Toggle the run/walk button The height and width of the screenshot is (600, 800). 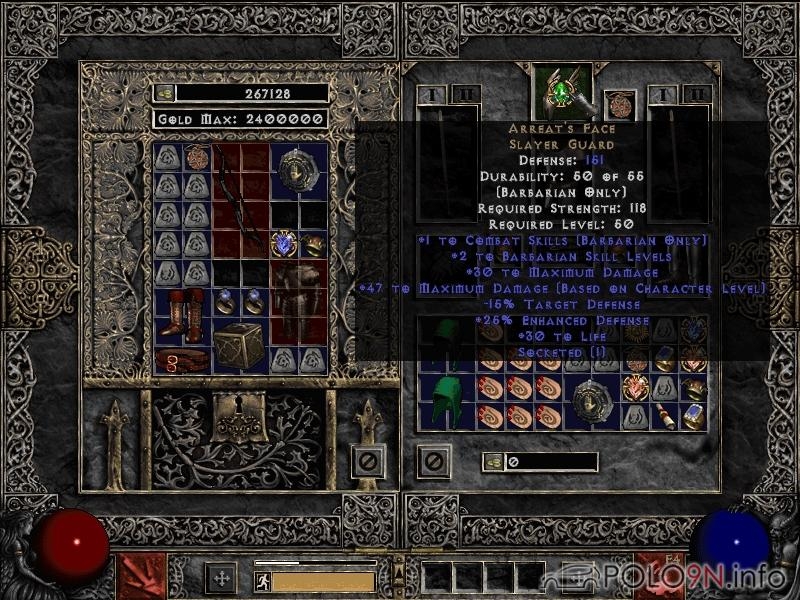262,580
